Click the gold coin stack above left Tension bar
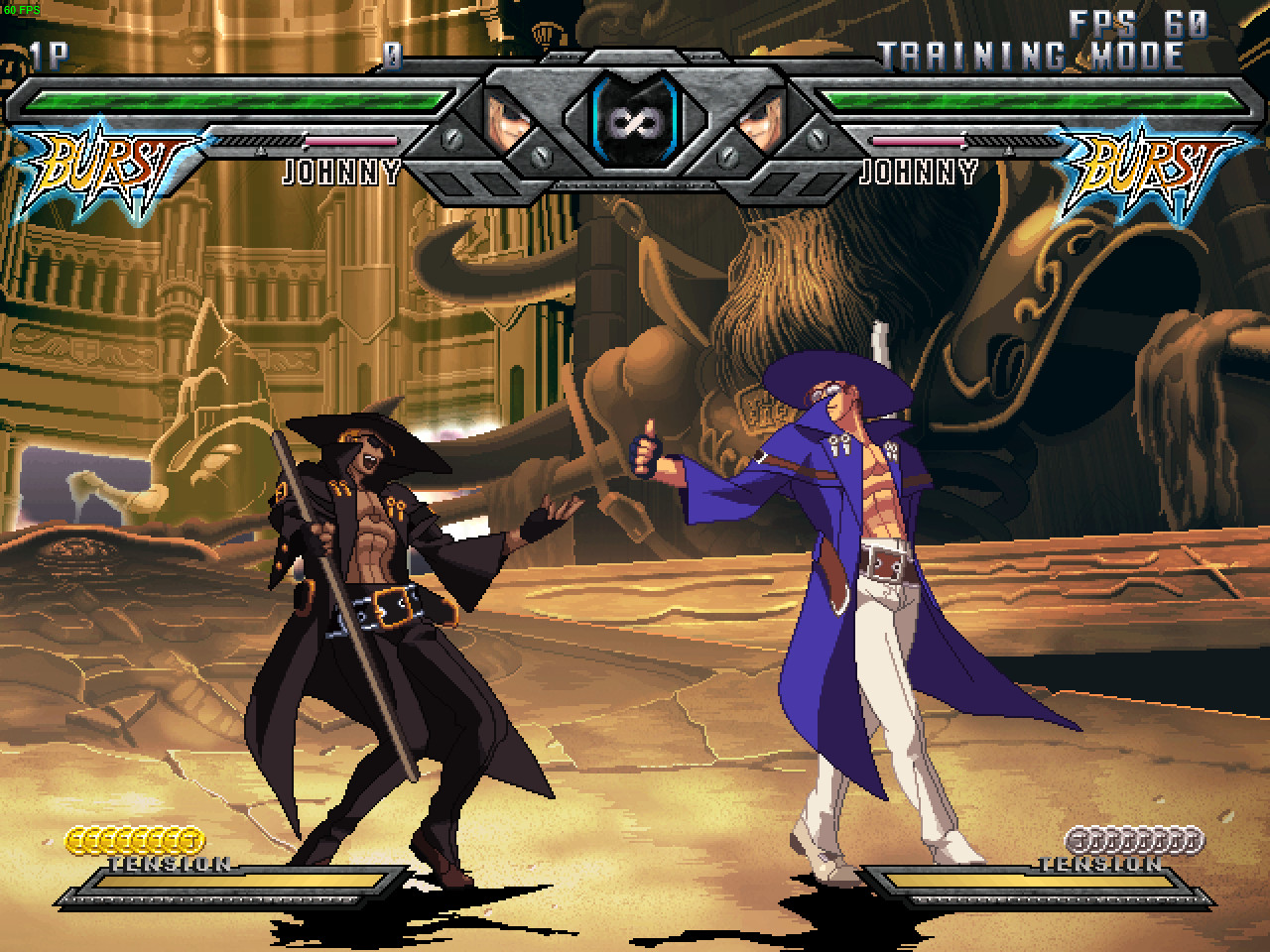This screenshot has height=952, width=1270. pyautogui.click(x=134, y=838)
